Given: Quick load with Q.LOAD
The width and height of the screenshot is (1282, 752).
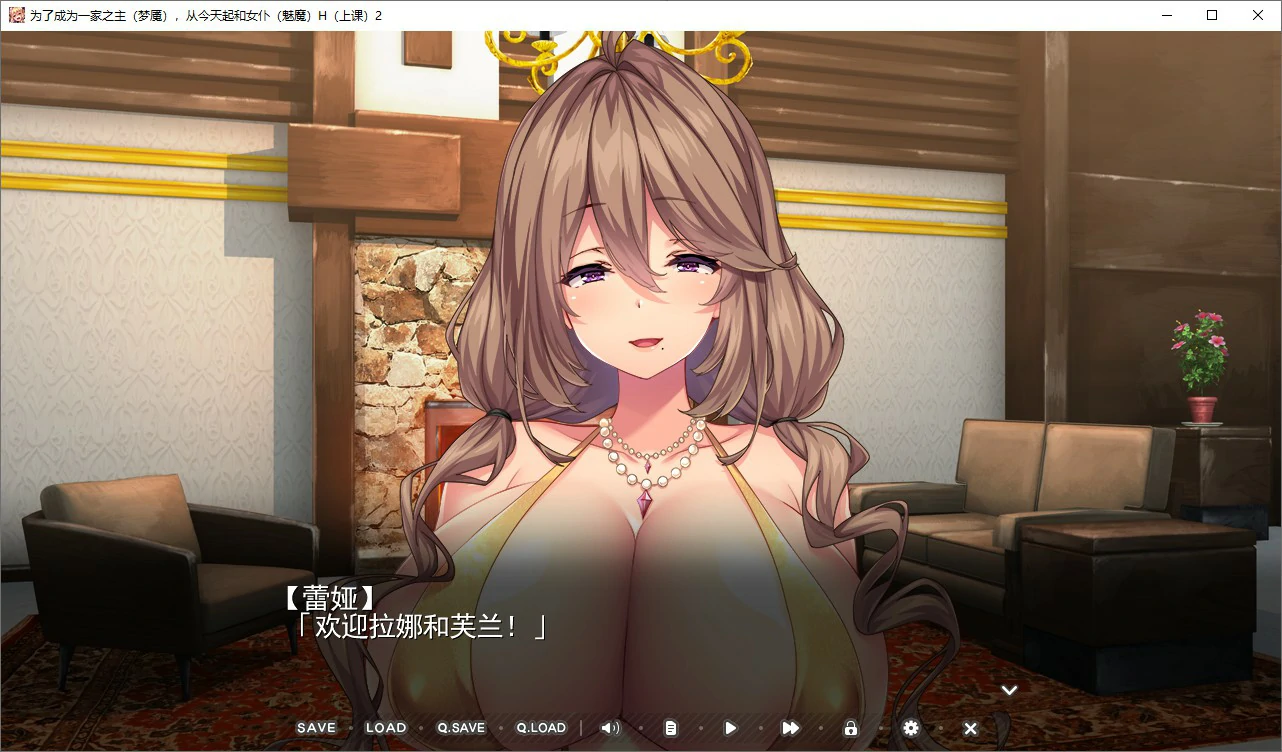Looking at the screenshot, I should pos(540,728).
